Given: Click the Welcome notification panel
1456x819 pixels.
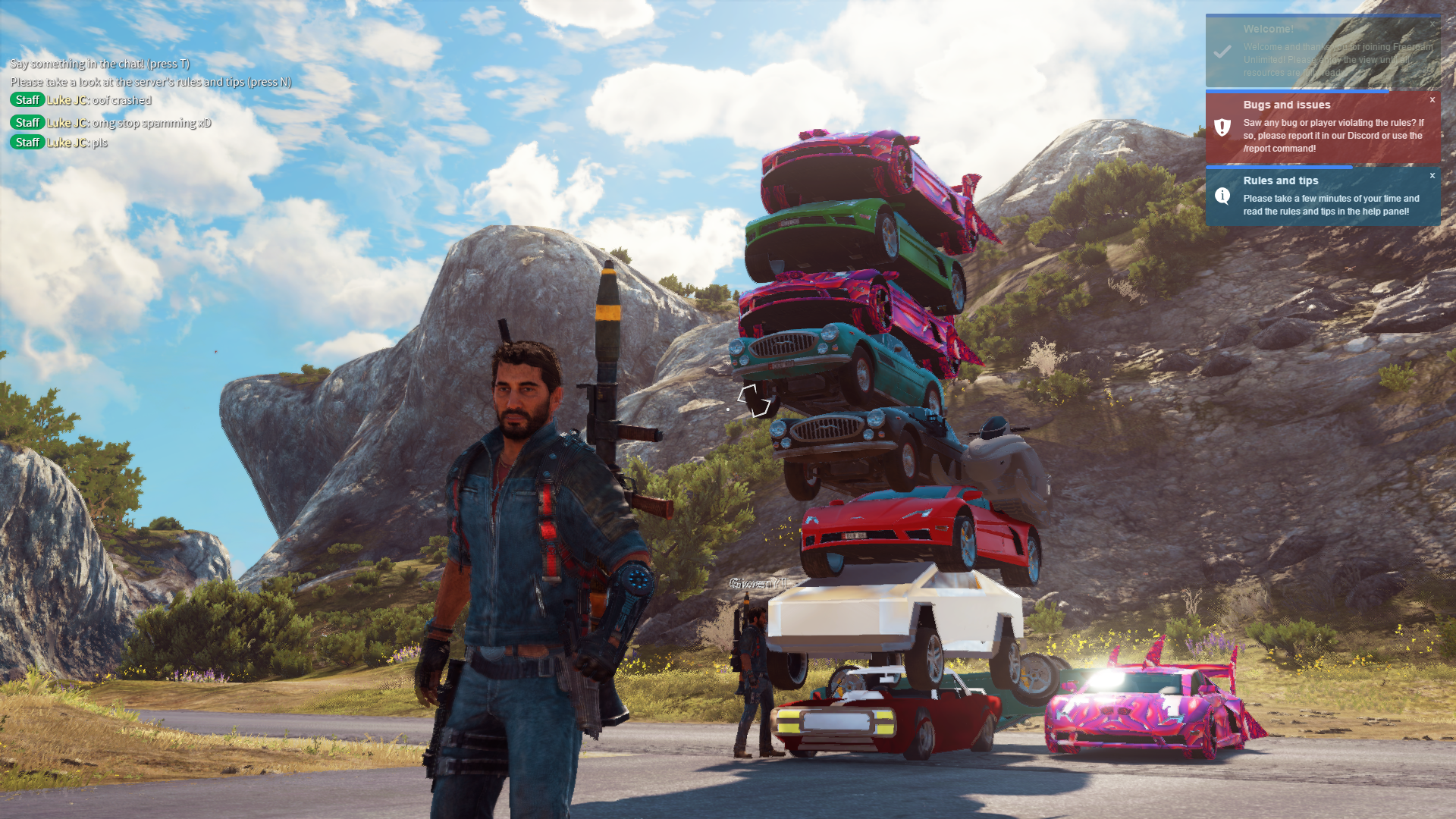Looking at the screenshot, I should pos(1323,52).
